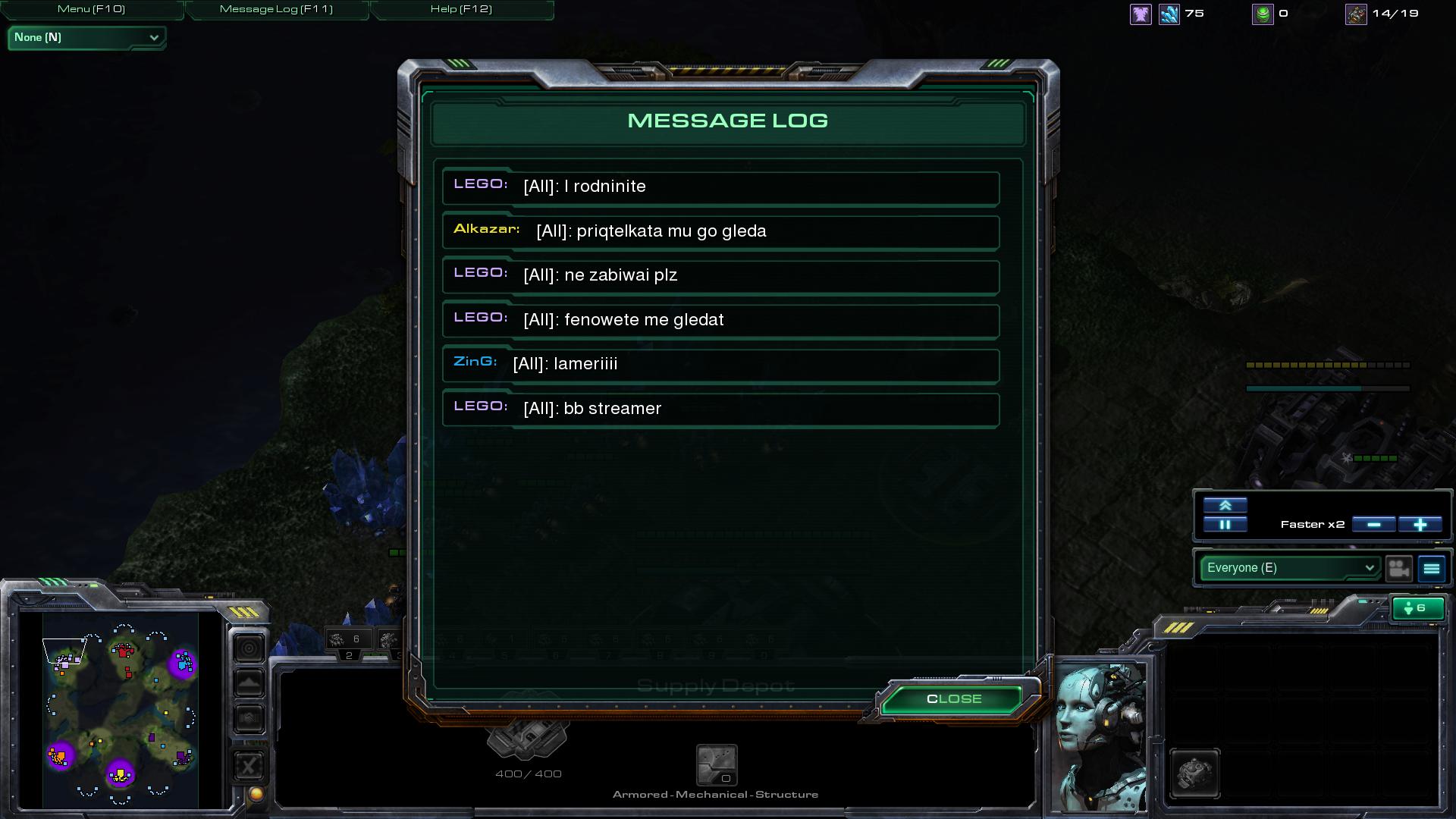The width and height of the screenshot is (1456, 819).
Task: Open Help (F12)
Action: tap(461, 9)
